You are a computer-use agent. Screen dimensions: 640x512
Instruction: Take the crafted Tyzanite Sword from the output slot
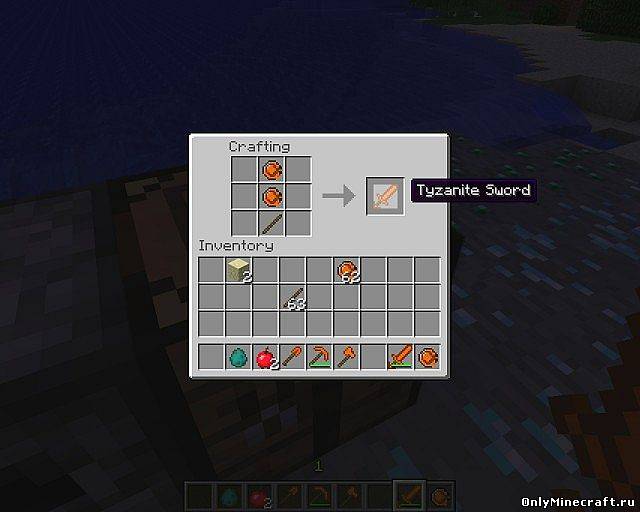click(386, 196)
